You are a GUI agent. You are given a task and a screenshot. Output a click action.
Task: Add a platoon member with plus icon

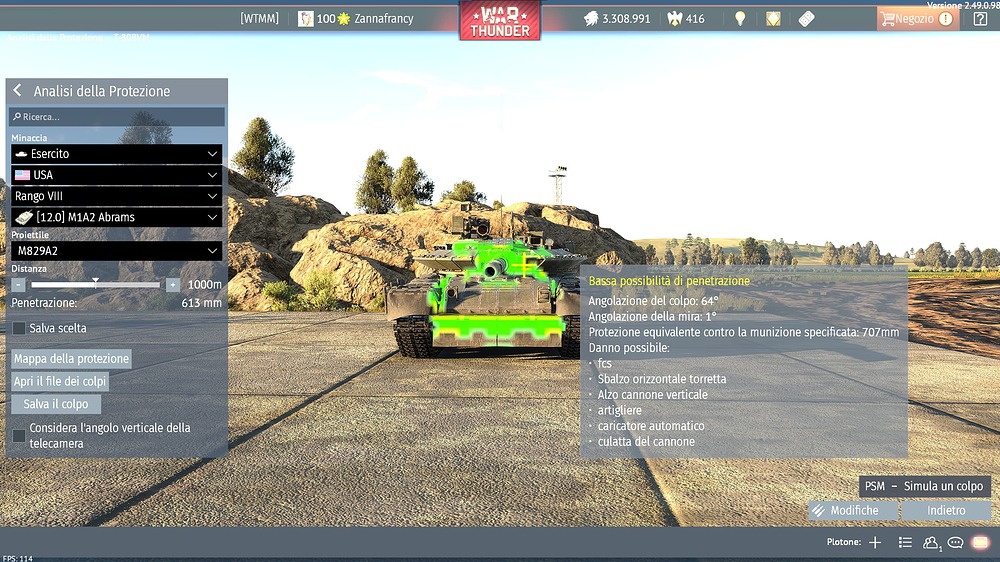(x=875, y=542)
